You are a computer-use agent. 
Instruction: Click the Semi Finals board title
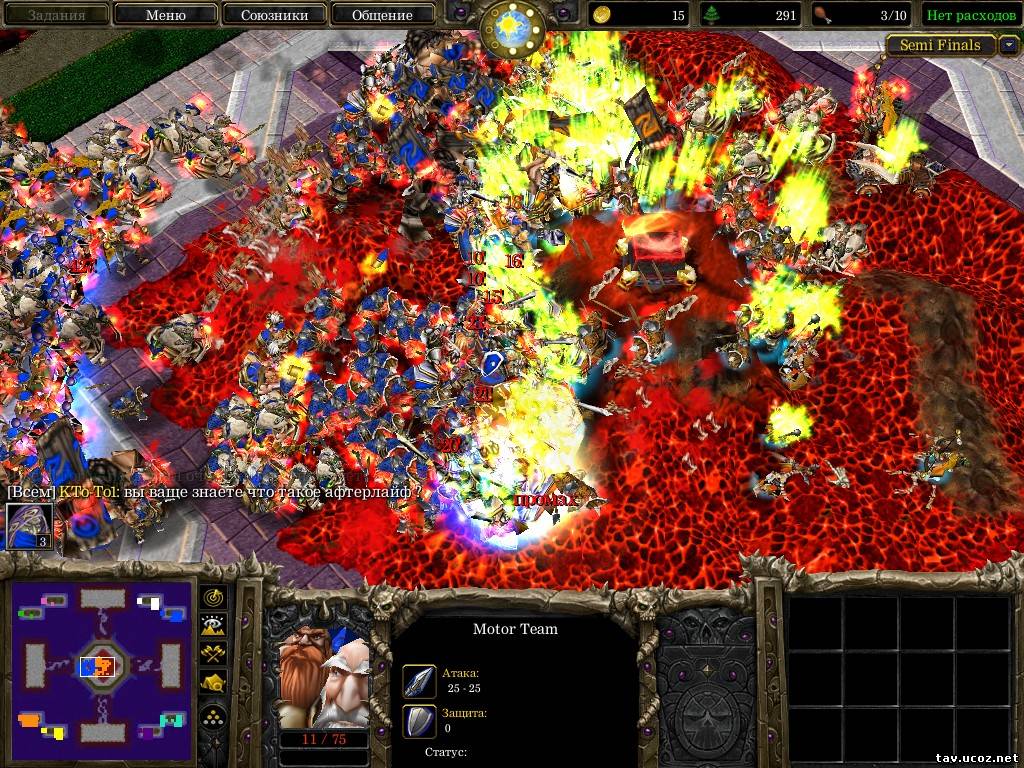click(939, 45)
